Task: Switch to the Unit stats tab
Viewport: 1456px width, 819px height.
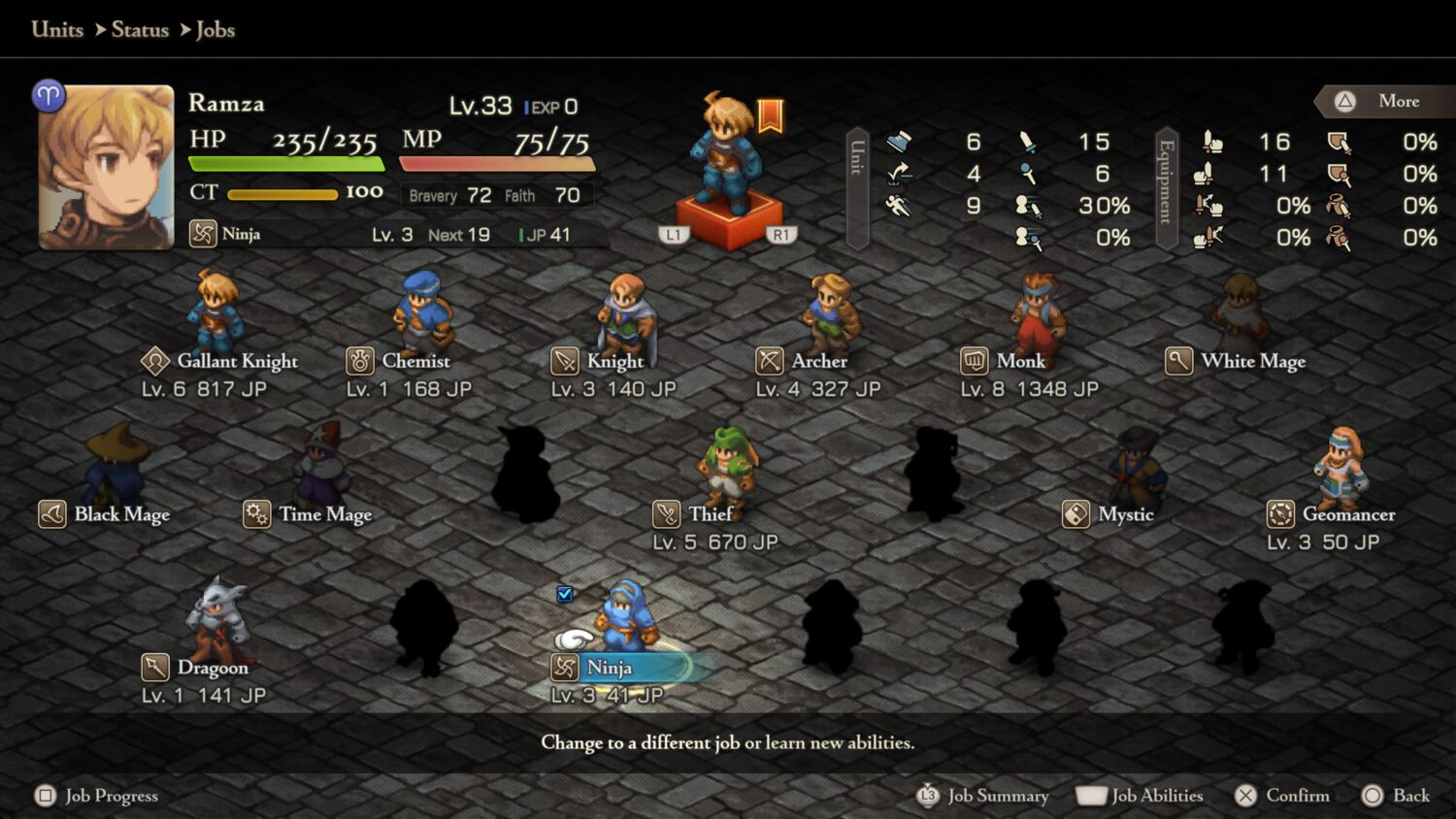Action: tap(857, 187)
